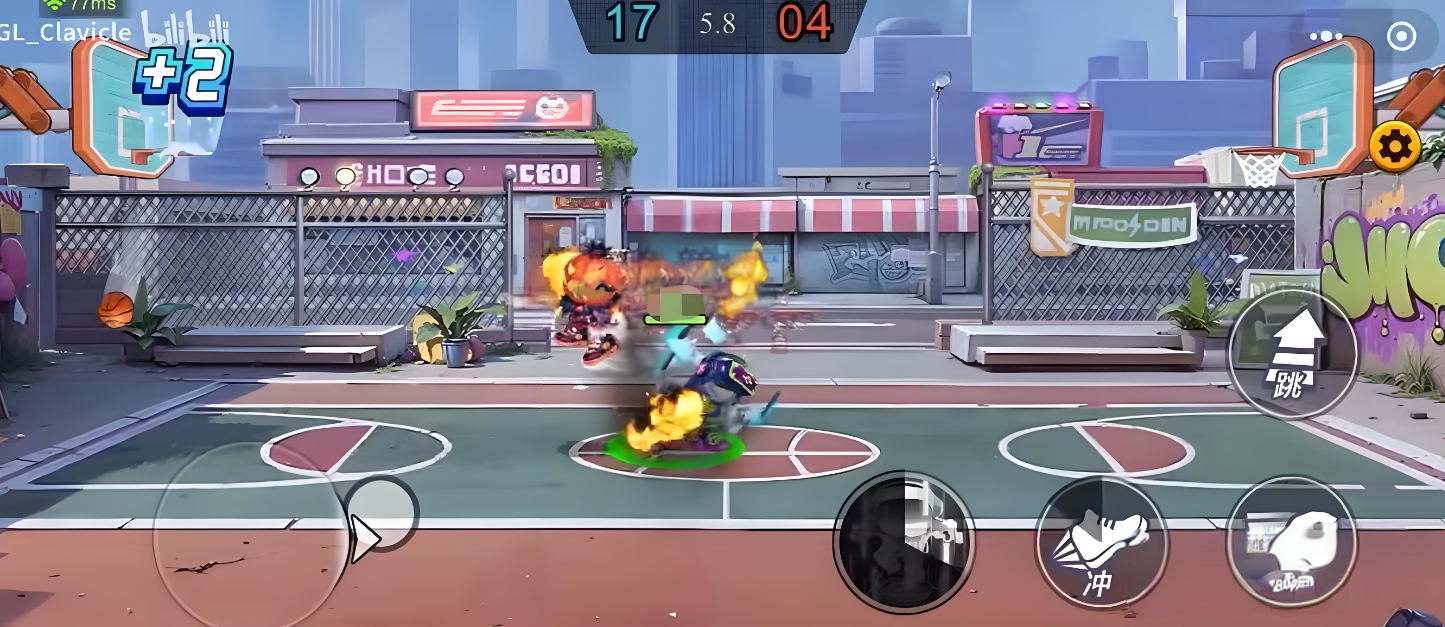The width and height of the screenshot is (1445, 627).
Task: Use the white glove hand action button
Action: click(x=1291, y=544)
